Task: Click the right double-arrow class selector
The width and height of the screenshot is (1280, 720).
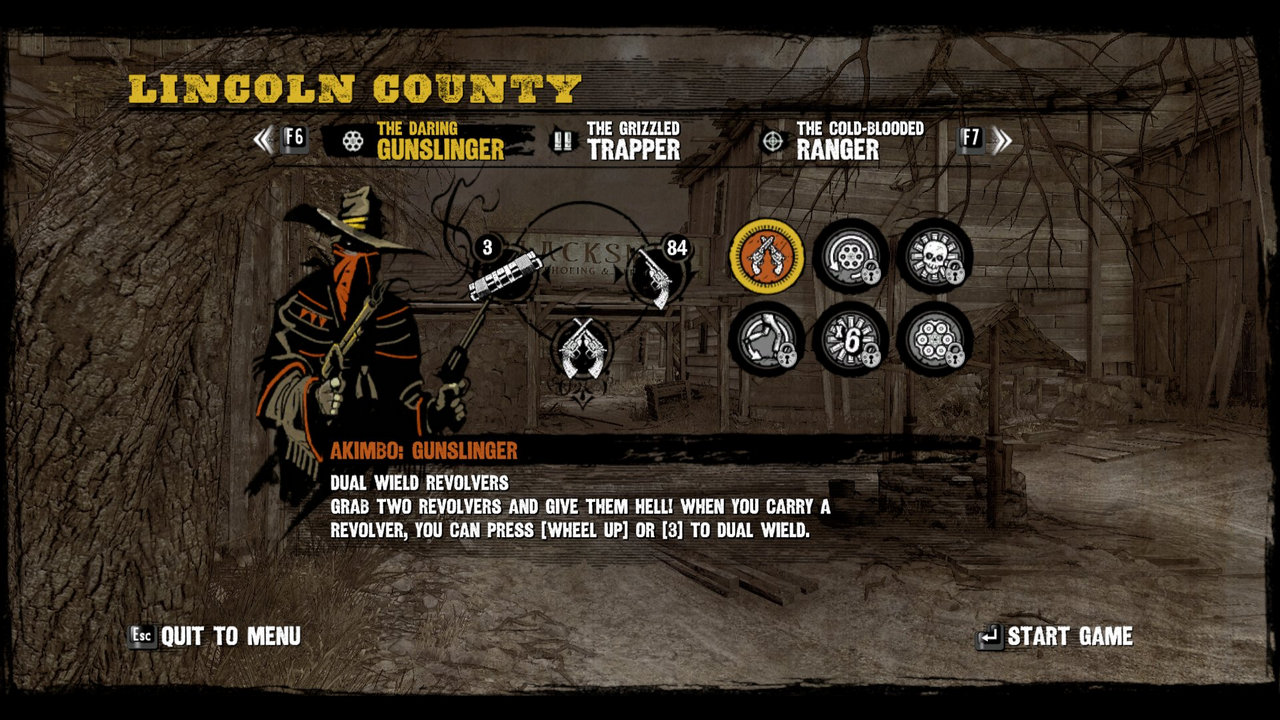Action: click(x=1002, y=139)
